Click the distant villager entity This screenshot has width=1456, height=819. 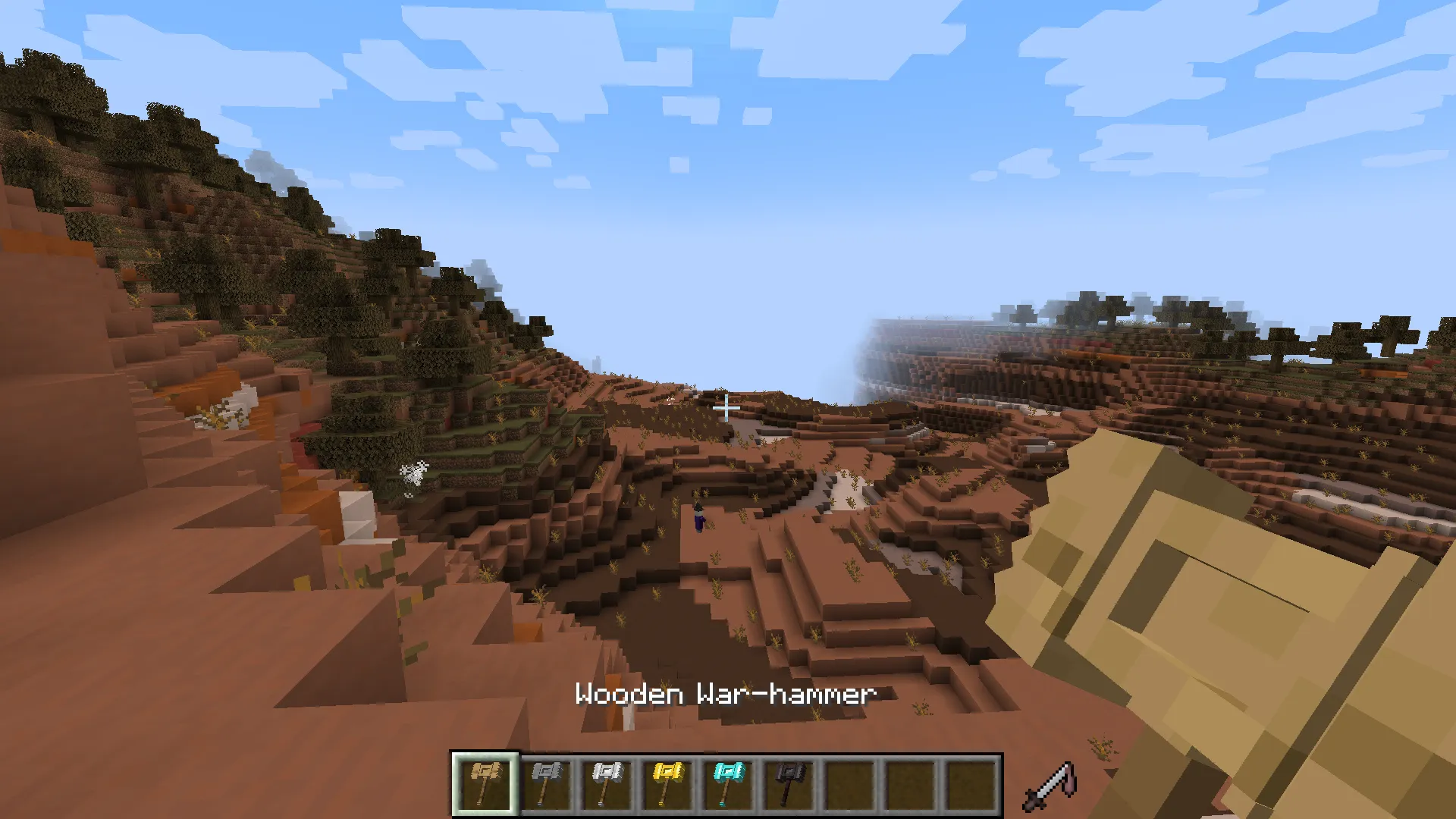pos(698,520)
